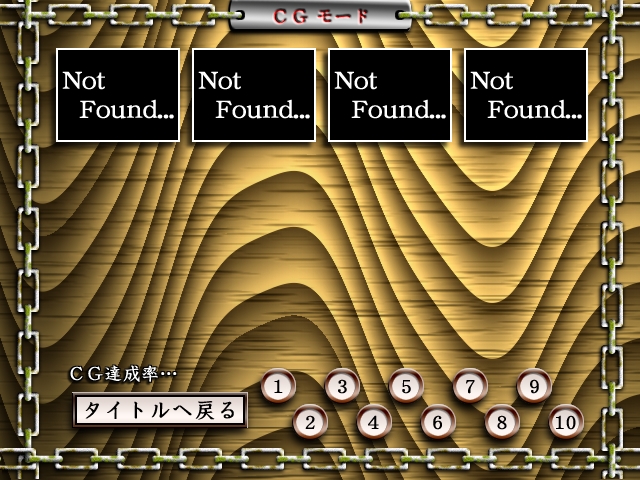
Task: Select CG page 4
Action: [374, 422]
